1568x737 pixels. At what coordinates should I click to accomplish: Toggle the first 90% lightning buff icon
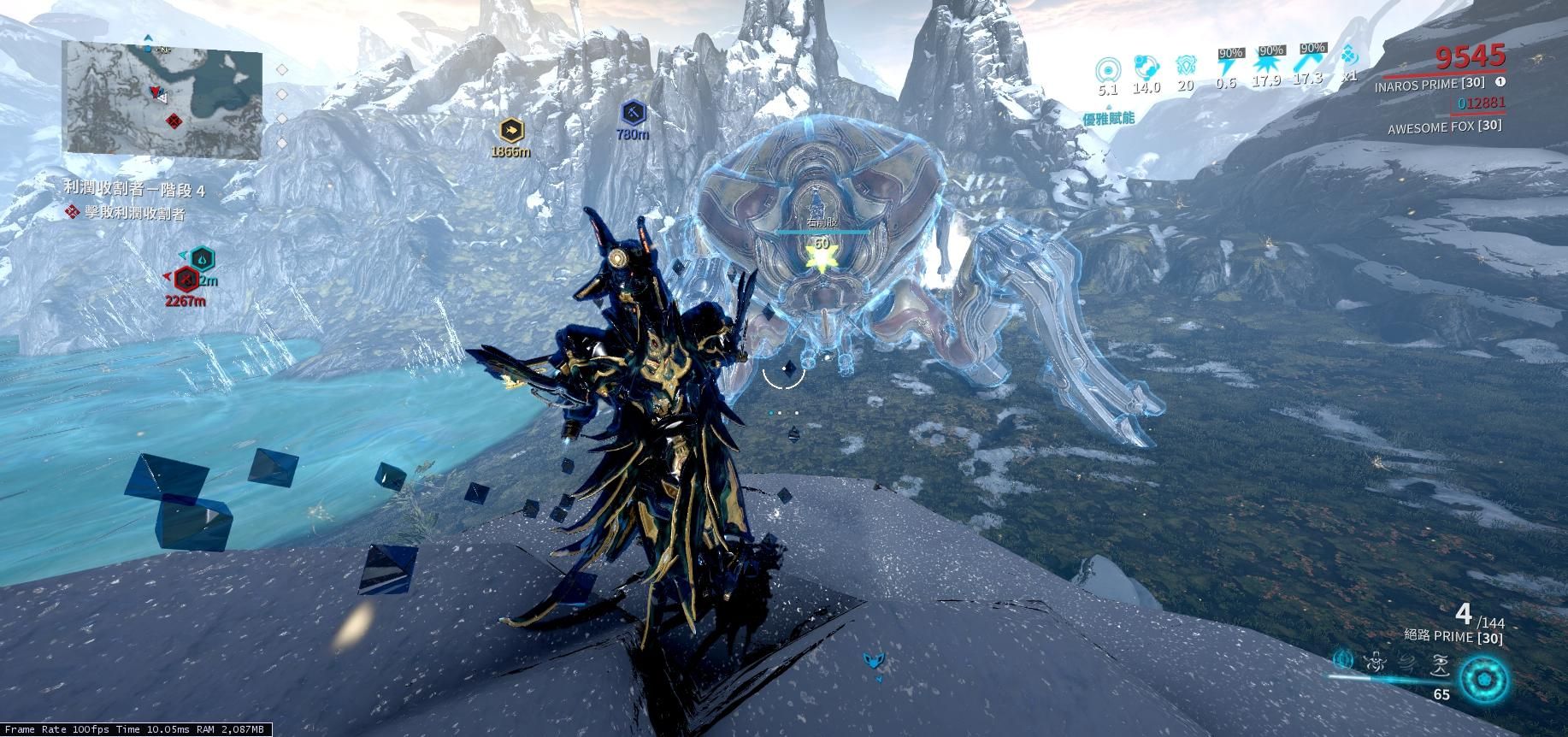[x=1227, y=62]
